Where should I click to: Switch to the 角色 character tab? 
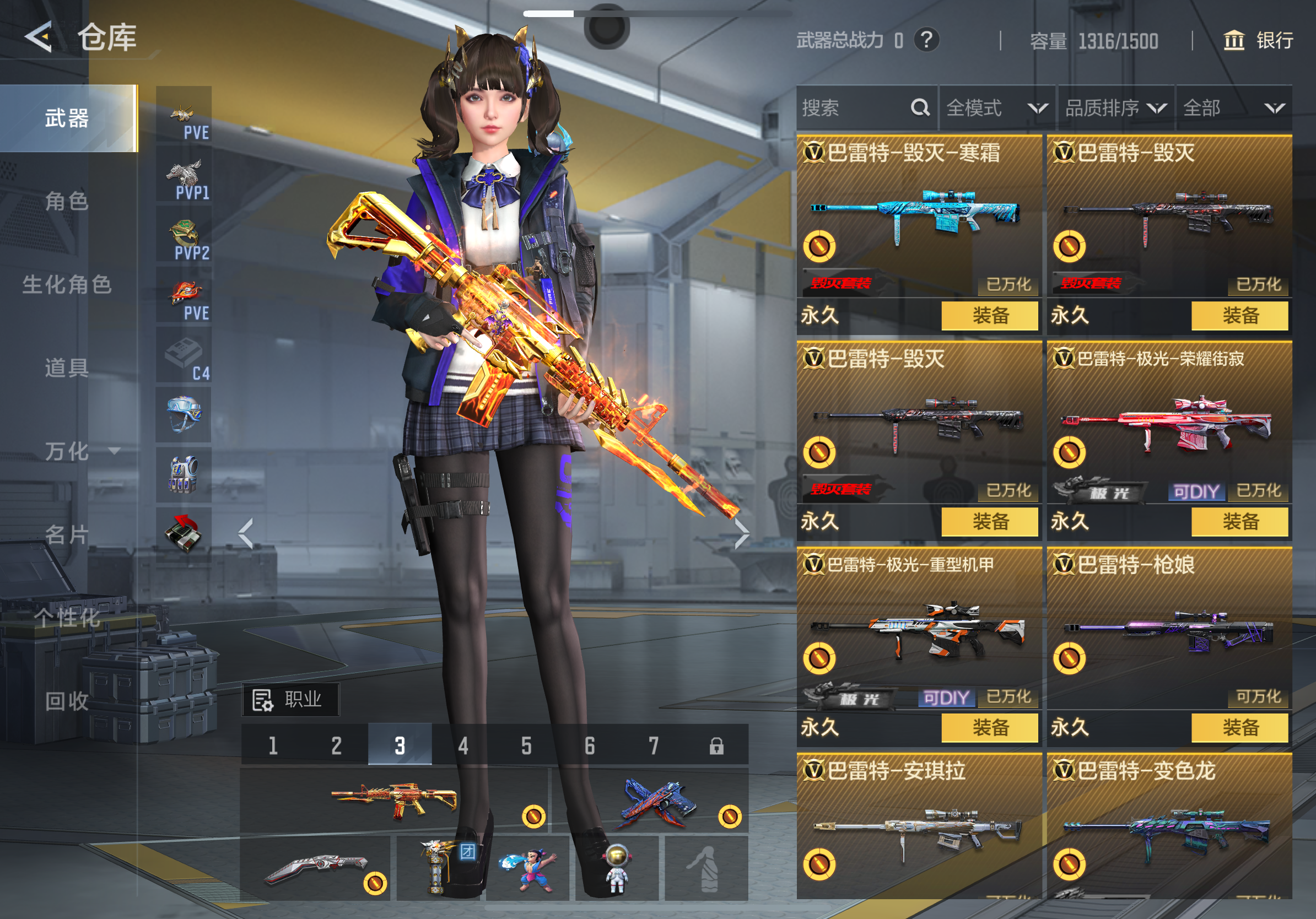(67, 201)
